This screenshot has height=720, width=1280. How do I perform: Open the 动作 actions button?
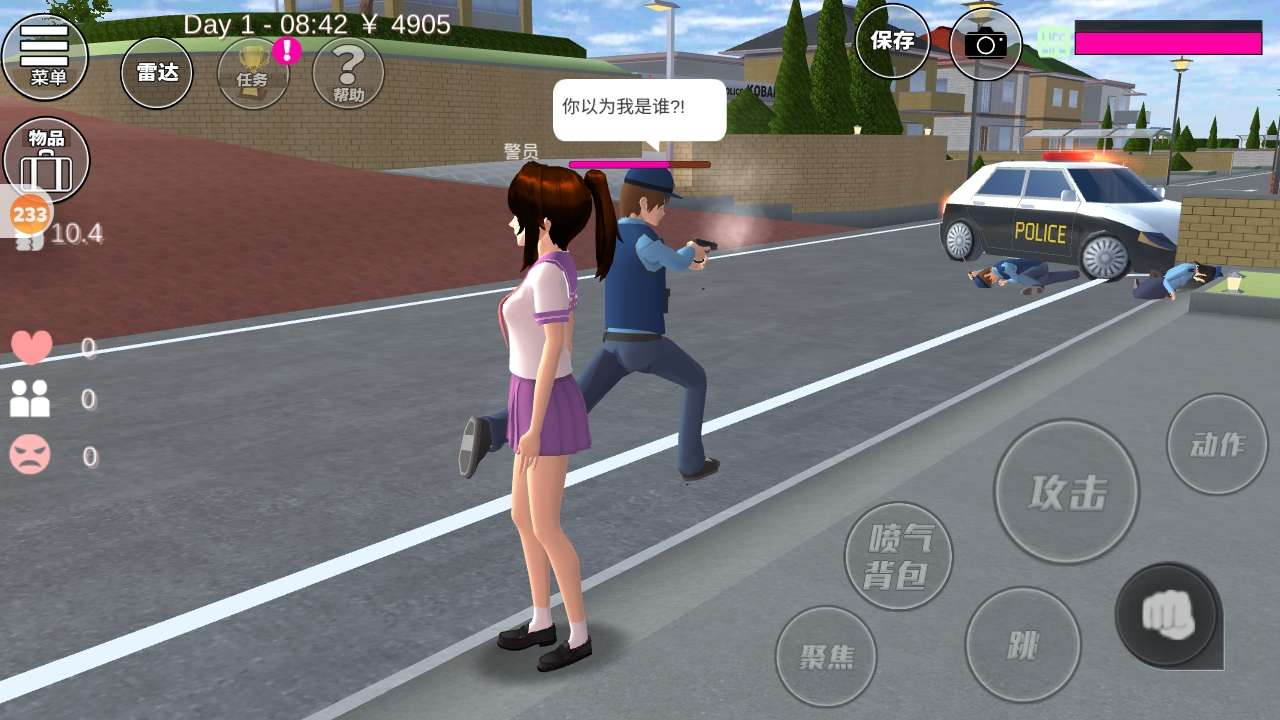pyautogui.click(x=1217, y=444)
